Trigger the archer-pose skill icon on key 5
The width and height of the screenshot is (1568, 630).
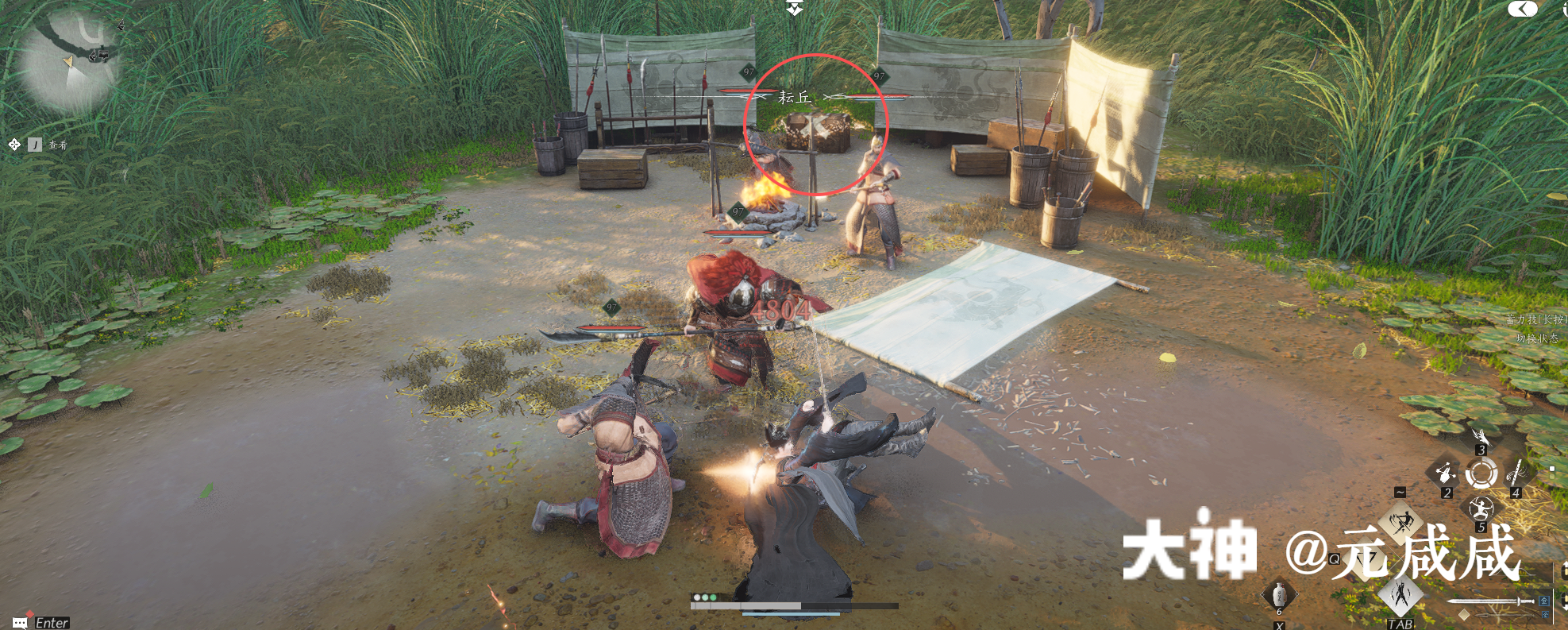pos(1481,509)
